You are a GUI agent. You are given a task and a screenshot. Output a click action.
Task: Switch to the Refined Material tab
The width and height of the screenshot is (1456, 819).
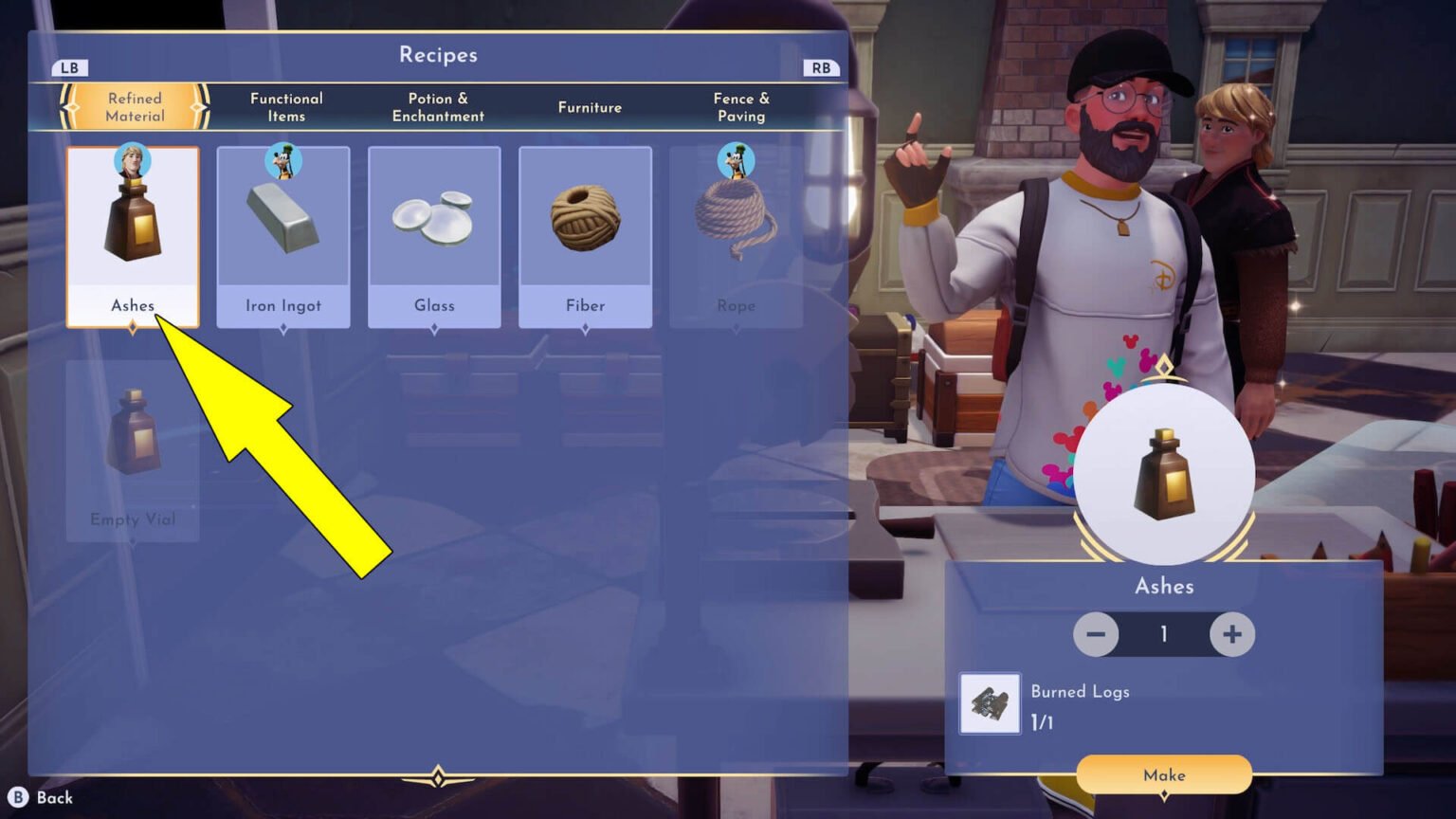click(135, 107)
